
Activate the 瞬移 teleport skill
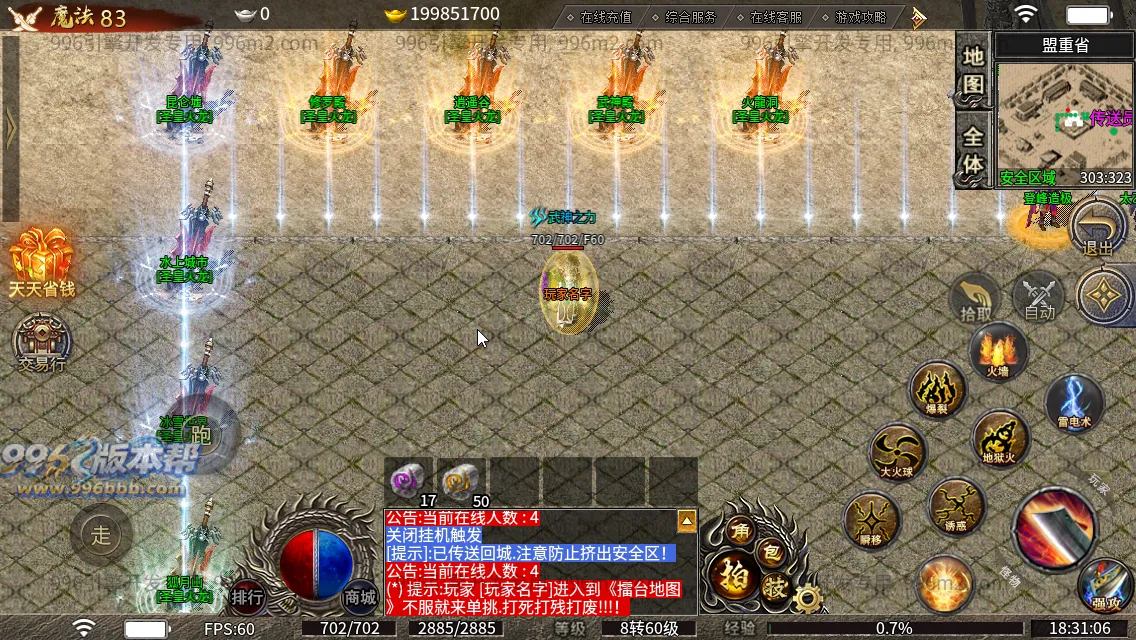pyautogui.click(x=871, y=520)
